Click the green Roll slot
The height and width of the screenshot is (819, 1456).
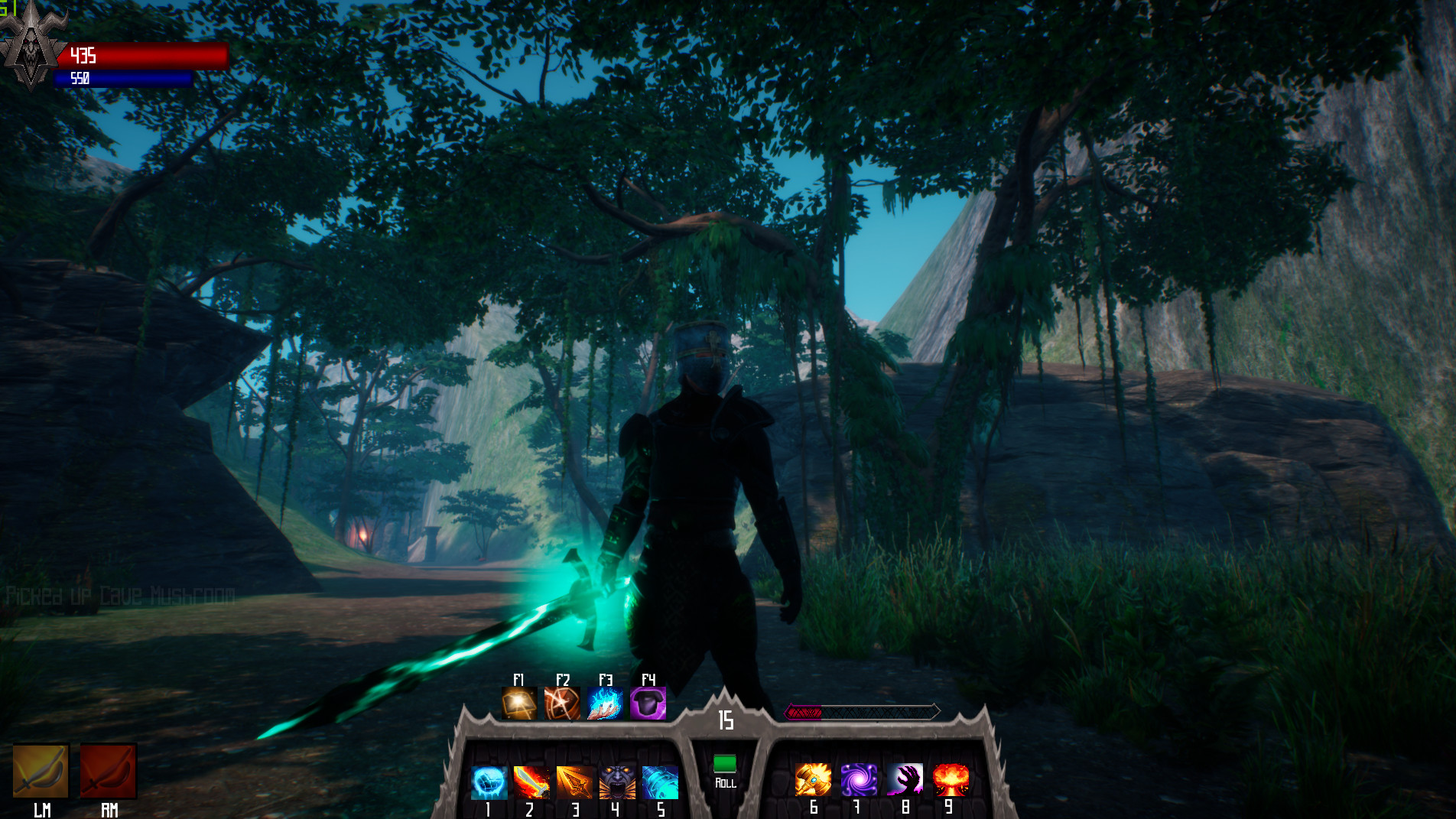(725, 764)
